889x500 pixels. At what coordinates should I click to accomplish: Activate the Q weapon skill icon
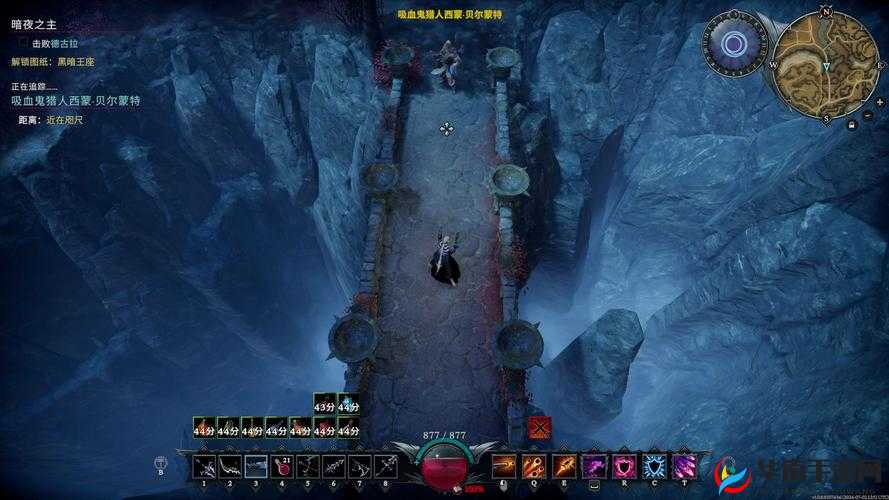click(x=535, y=466)
